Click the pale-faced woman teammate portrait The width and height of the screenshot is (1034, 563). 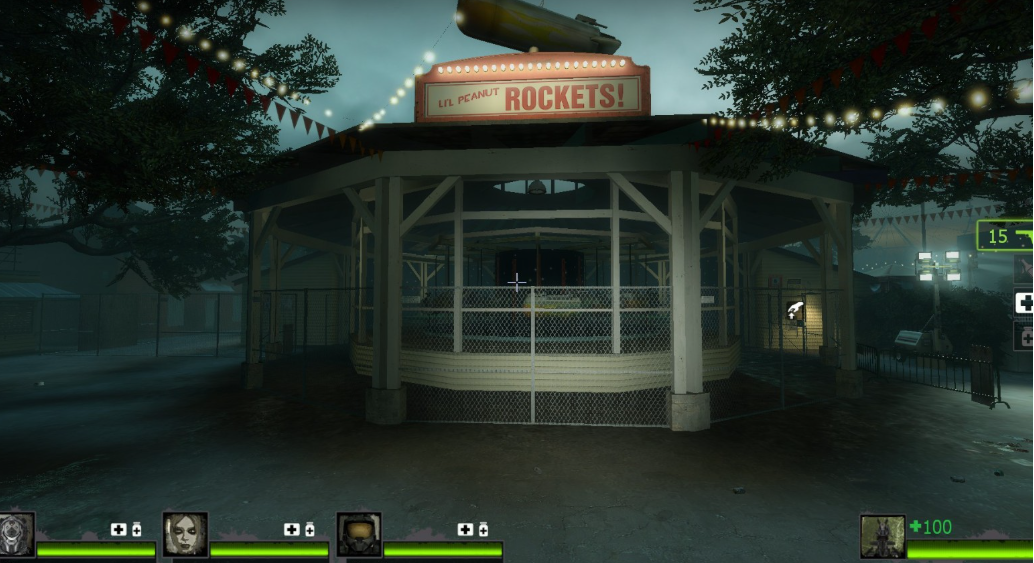(x=185, y=534)
